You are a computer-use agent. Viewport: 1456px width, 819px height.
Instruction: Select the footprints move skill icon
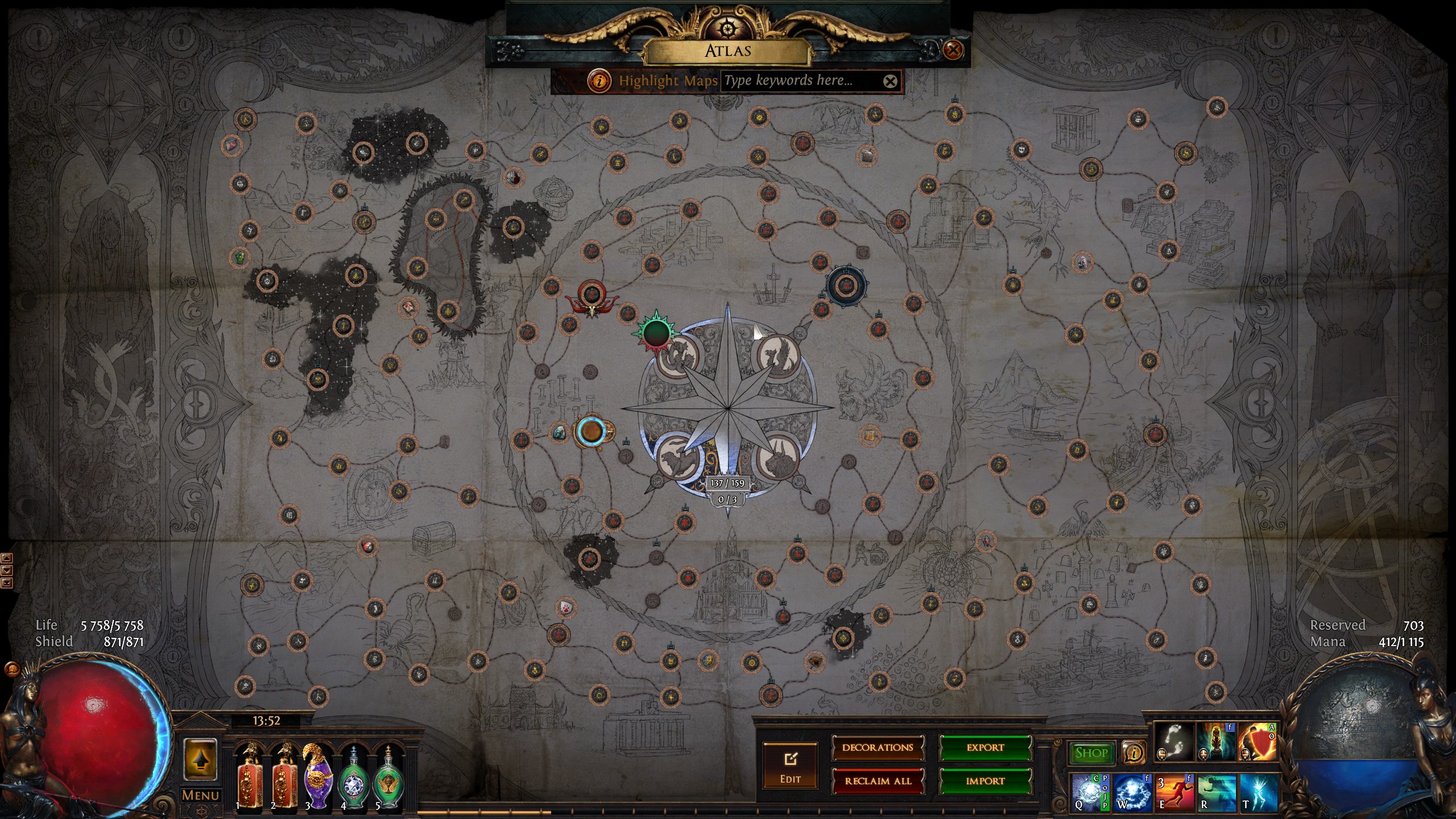tap(1174, 742)
